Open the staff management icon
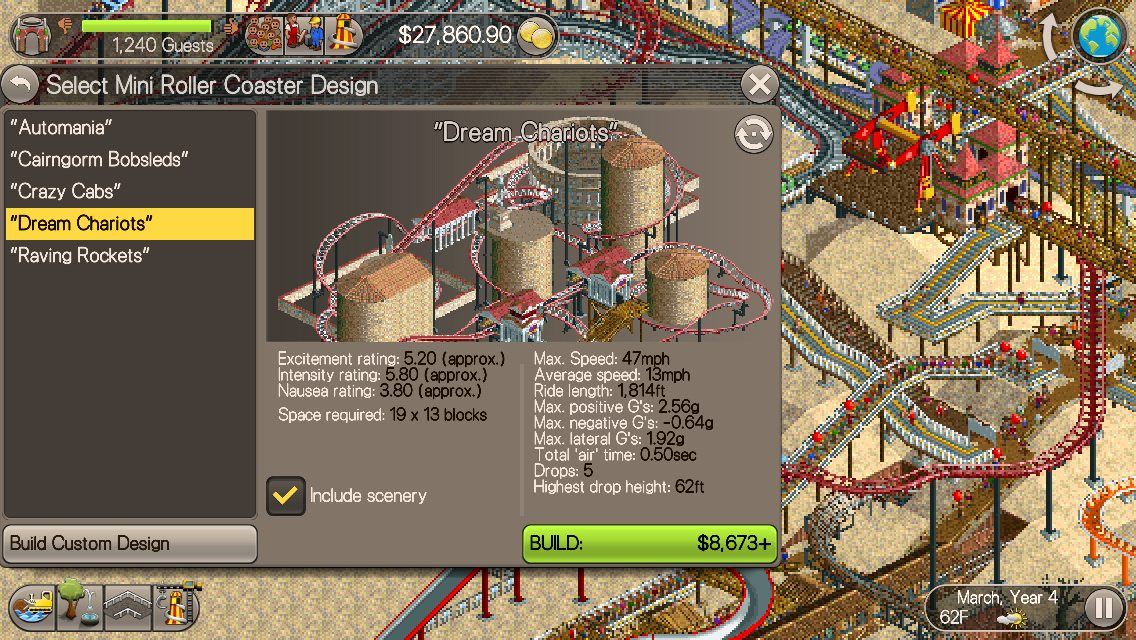Screen dimensions: 1136x640 coord(304,34)
